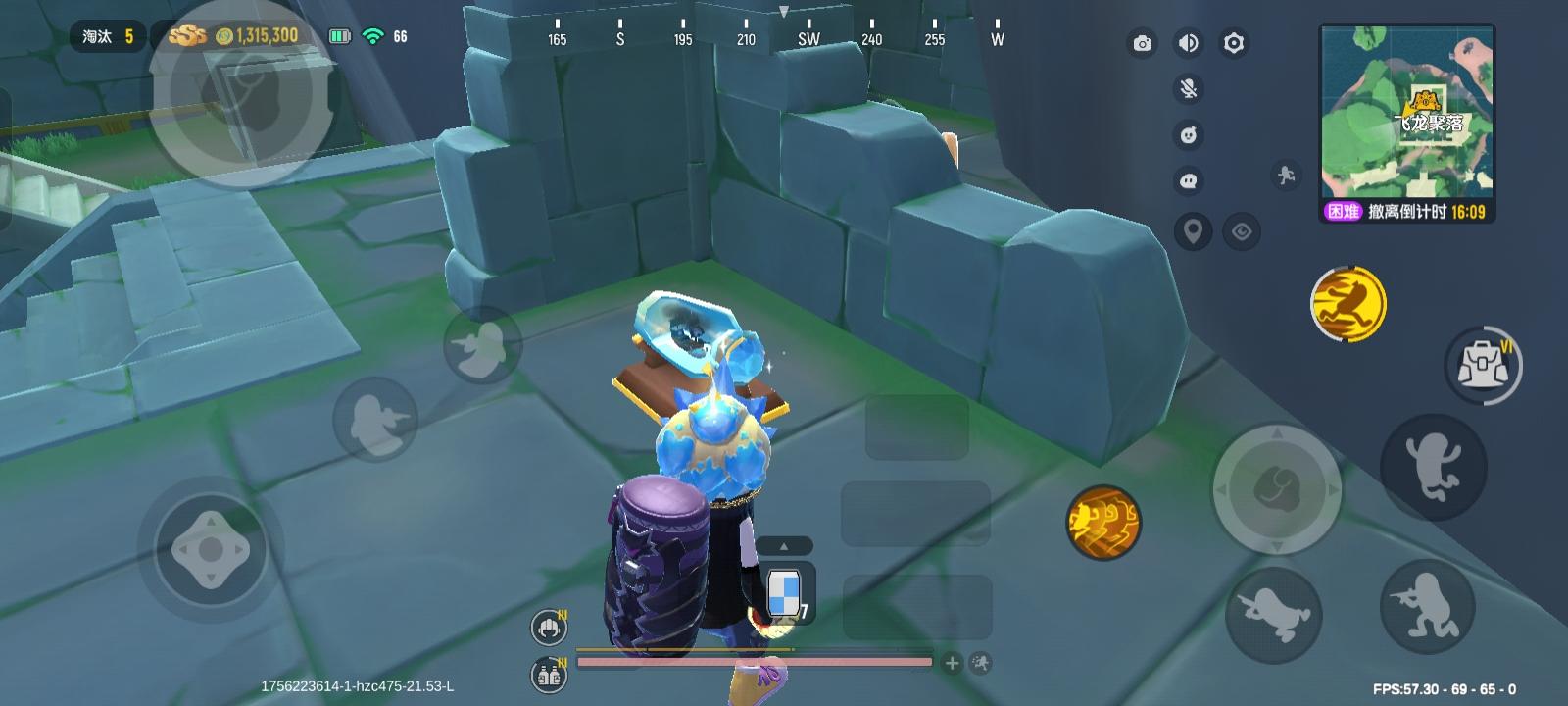
Task: Take a screenshot with the camera icon
Action: click(x=1142, y=44)
